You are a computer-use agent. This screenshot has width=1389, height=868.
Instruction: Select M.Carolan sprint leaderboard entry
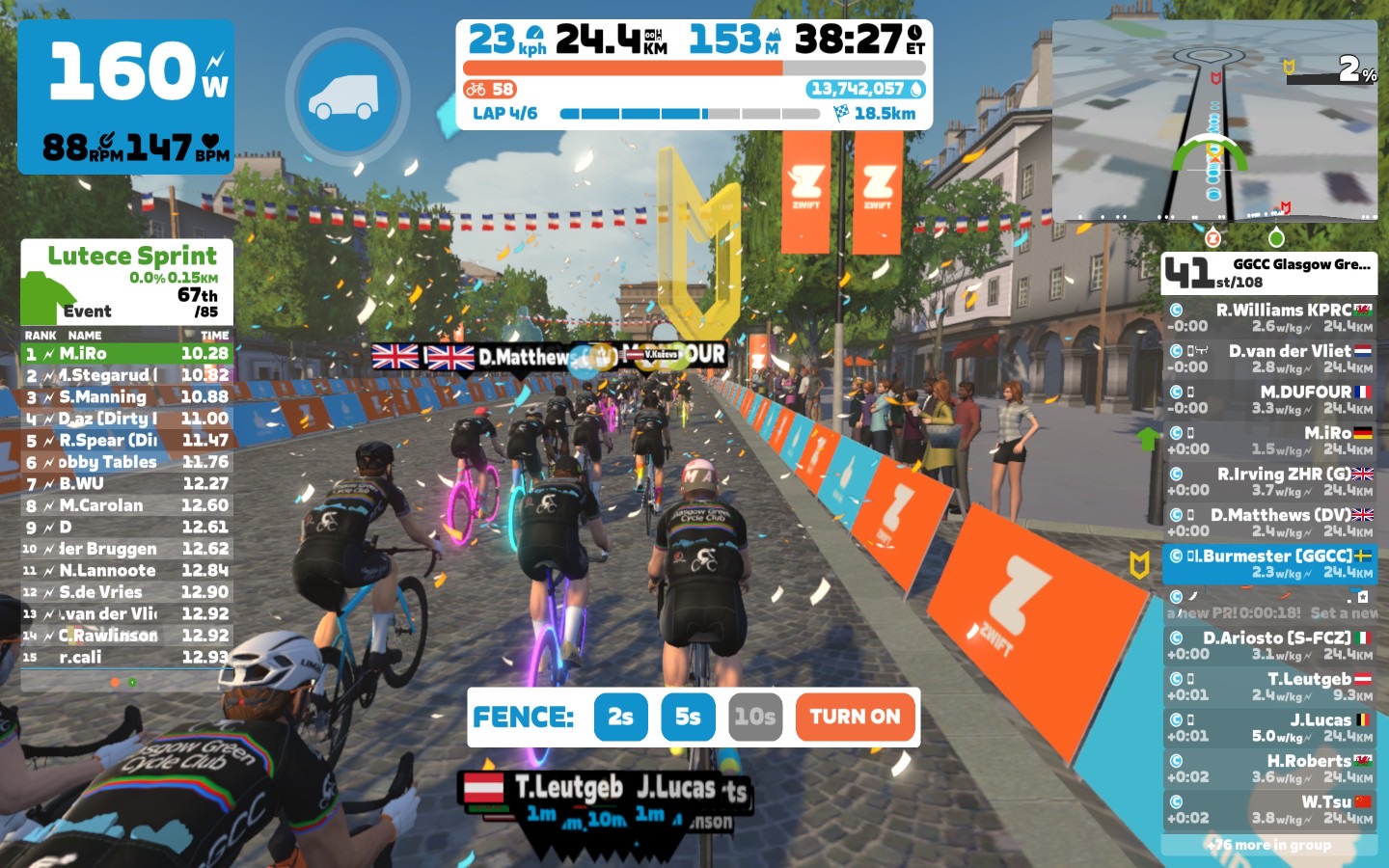point(126,505)
